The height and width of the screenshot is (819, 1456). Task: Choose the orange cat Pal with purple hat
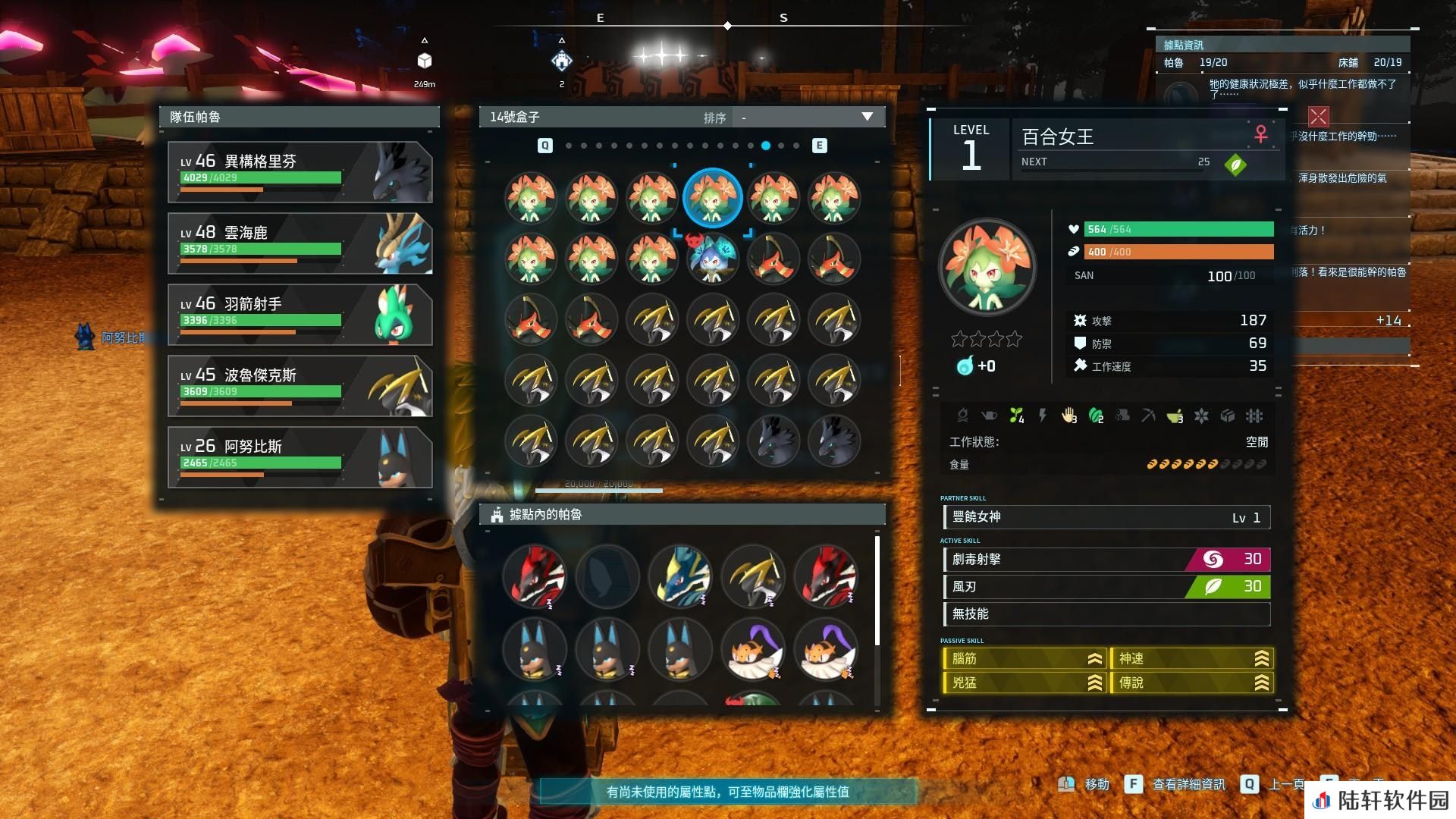click(752, 650)
